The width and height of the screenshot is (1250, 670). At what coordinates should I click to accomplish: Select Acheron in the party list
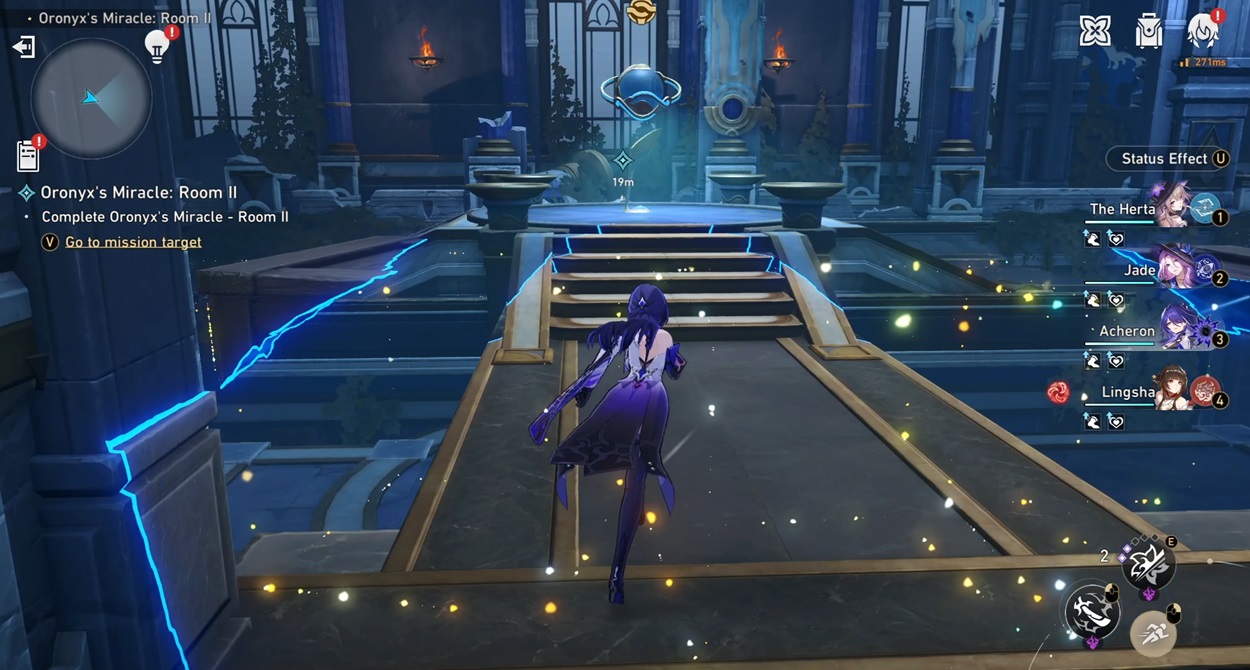(x=1150, y=331)
